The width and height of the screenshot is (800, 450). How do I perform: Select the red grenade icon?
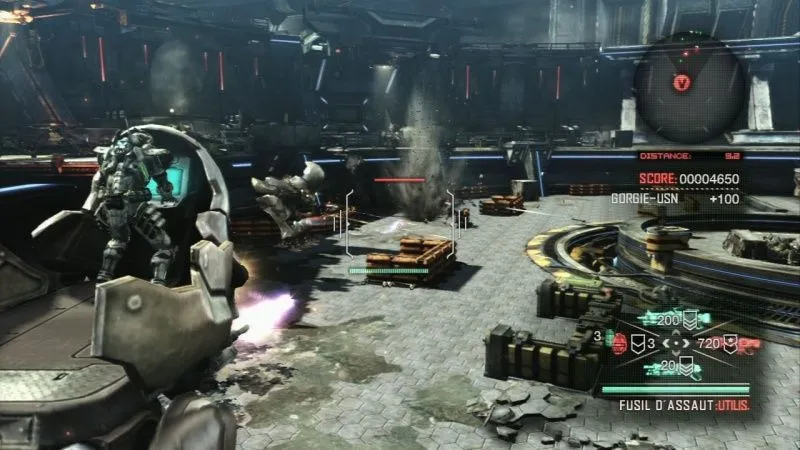click(x=618, y=343)
